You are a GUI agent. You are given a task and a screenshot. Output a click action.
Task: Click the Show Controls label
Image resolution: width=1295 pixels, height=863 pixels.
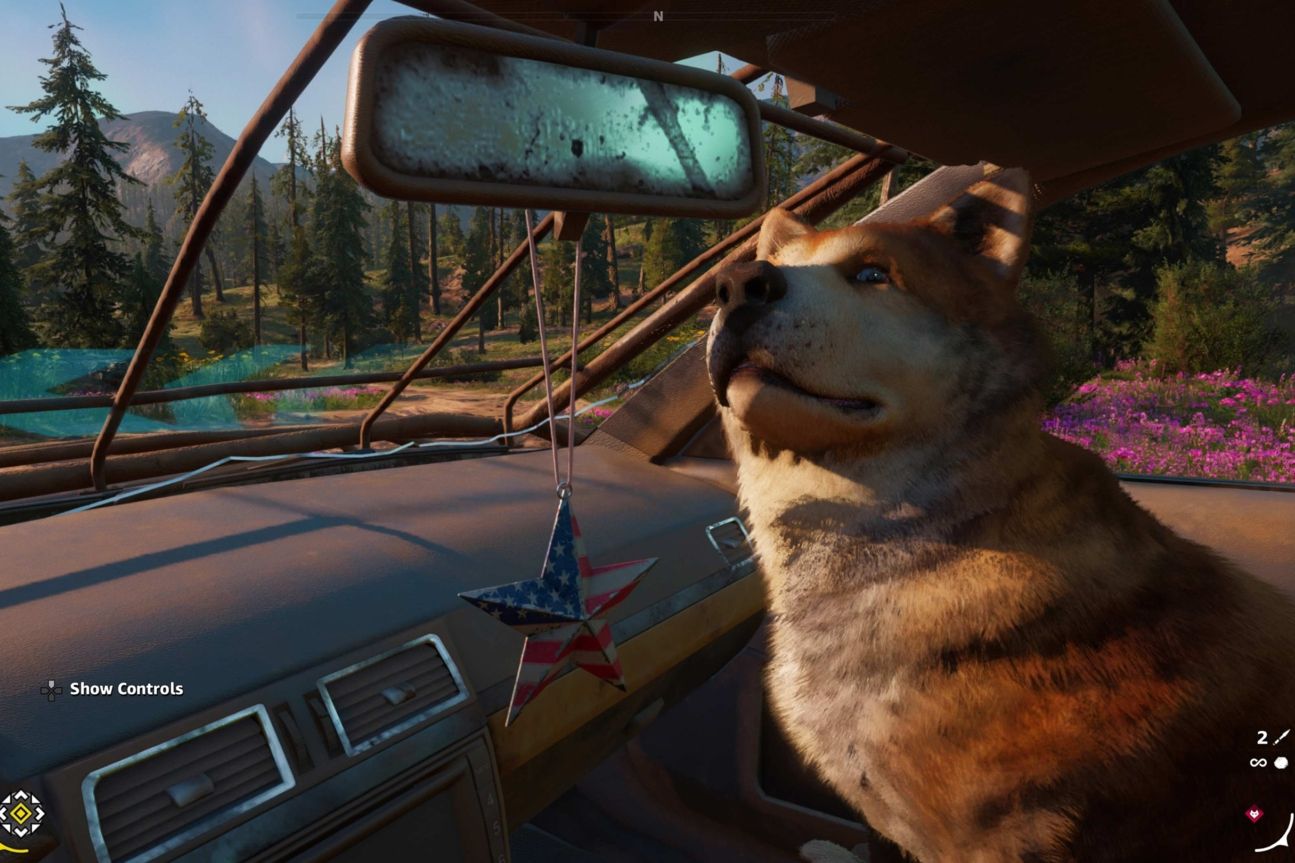point(125,688)
